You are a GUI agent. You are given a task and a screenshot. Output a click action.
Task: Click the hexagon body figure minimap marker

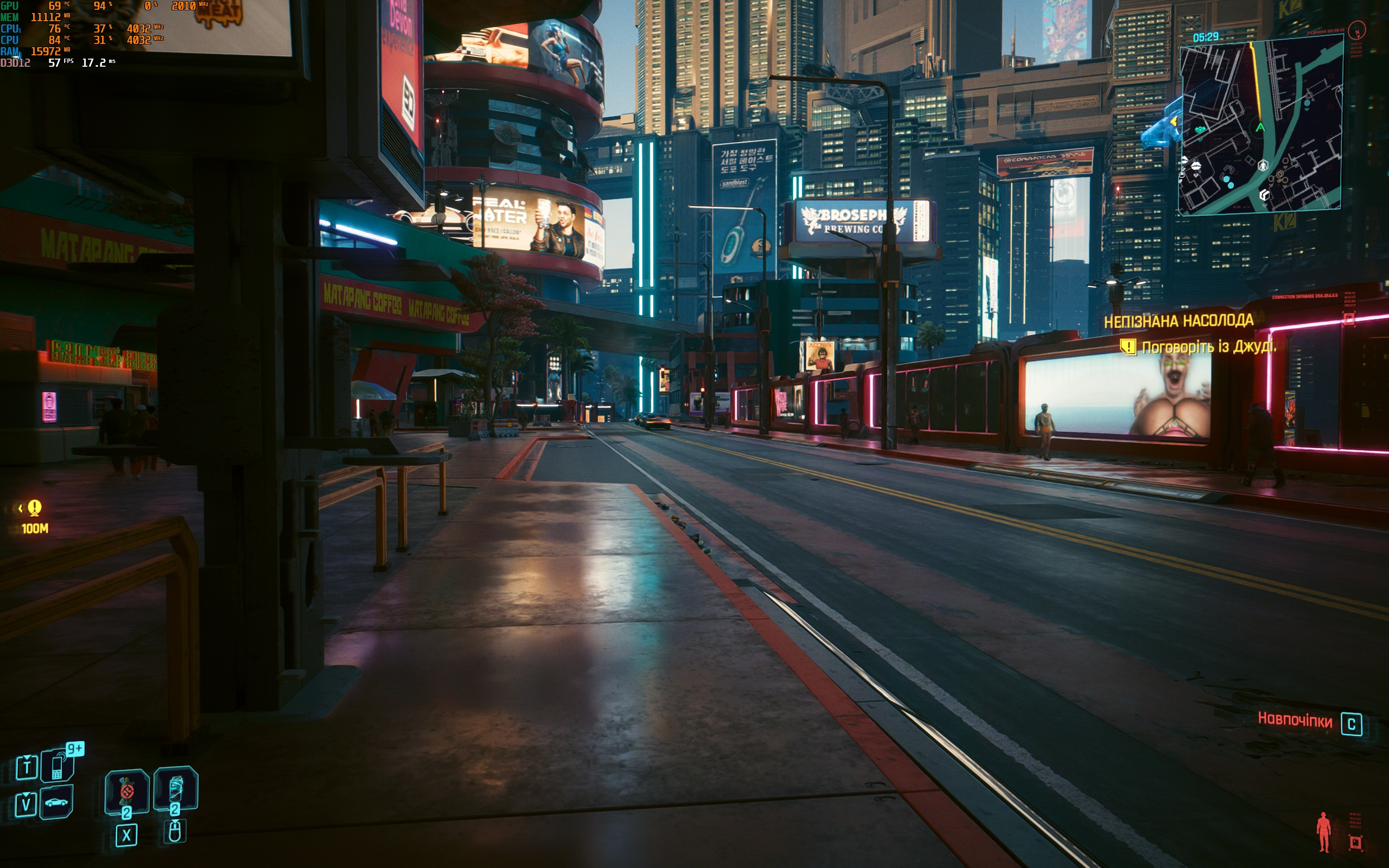pyautogui.click(x=1263, y=166)
